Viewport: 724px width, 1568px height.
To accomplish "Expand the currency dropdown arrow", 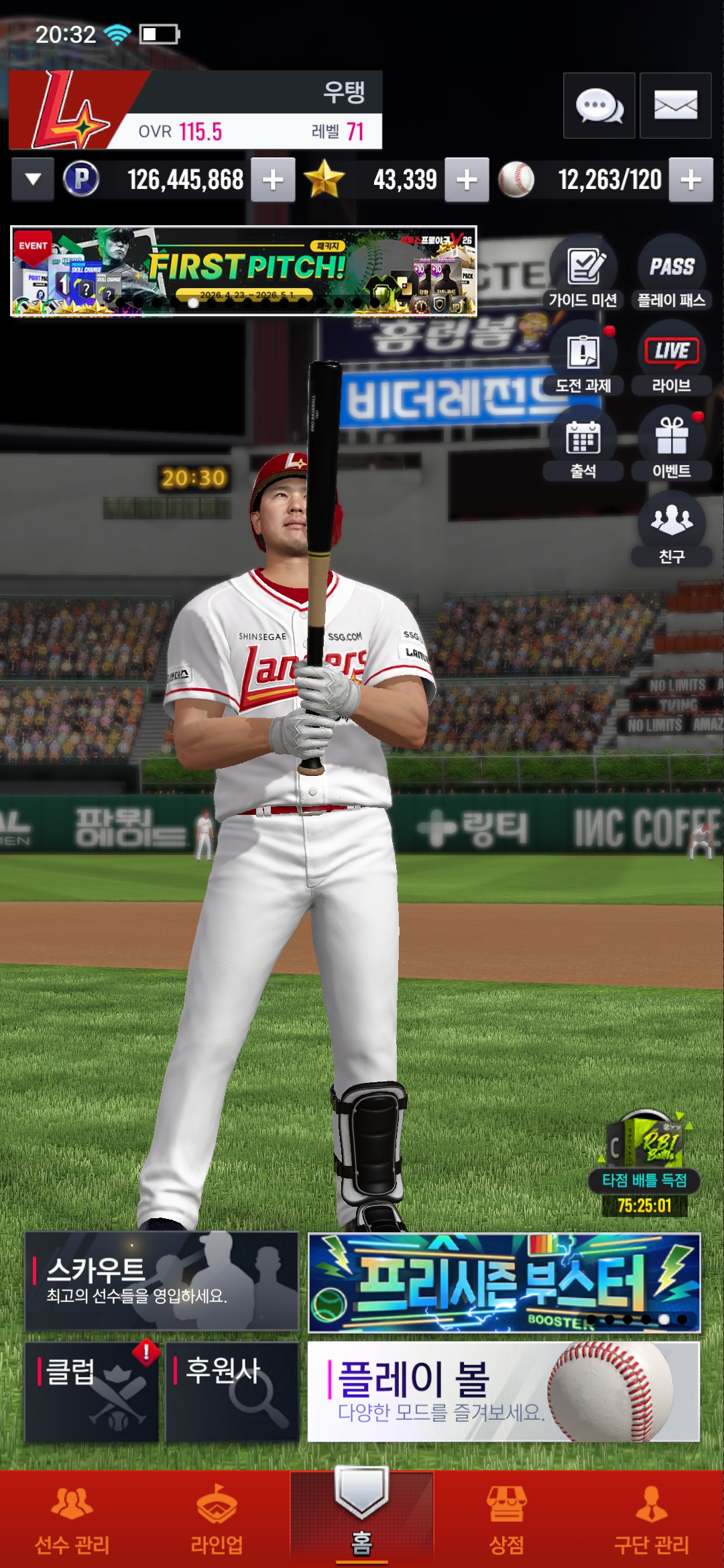I will (x=33, y=180).
